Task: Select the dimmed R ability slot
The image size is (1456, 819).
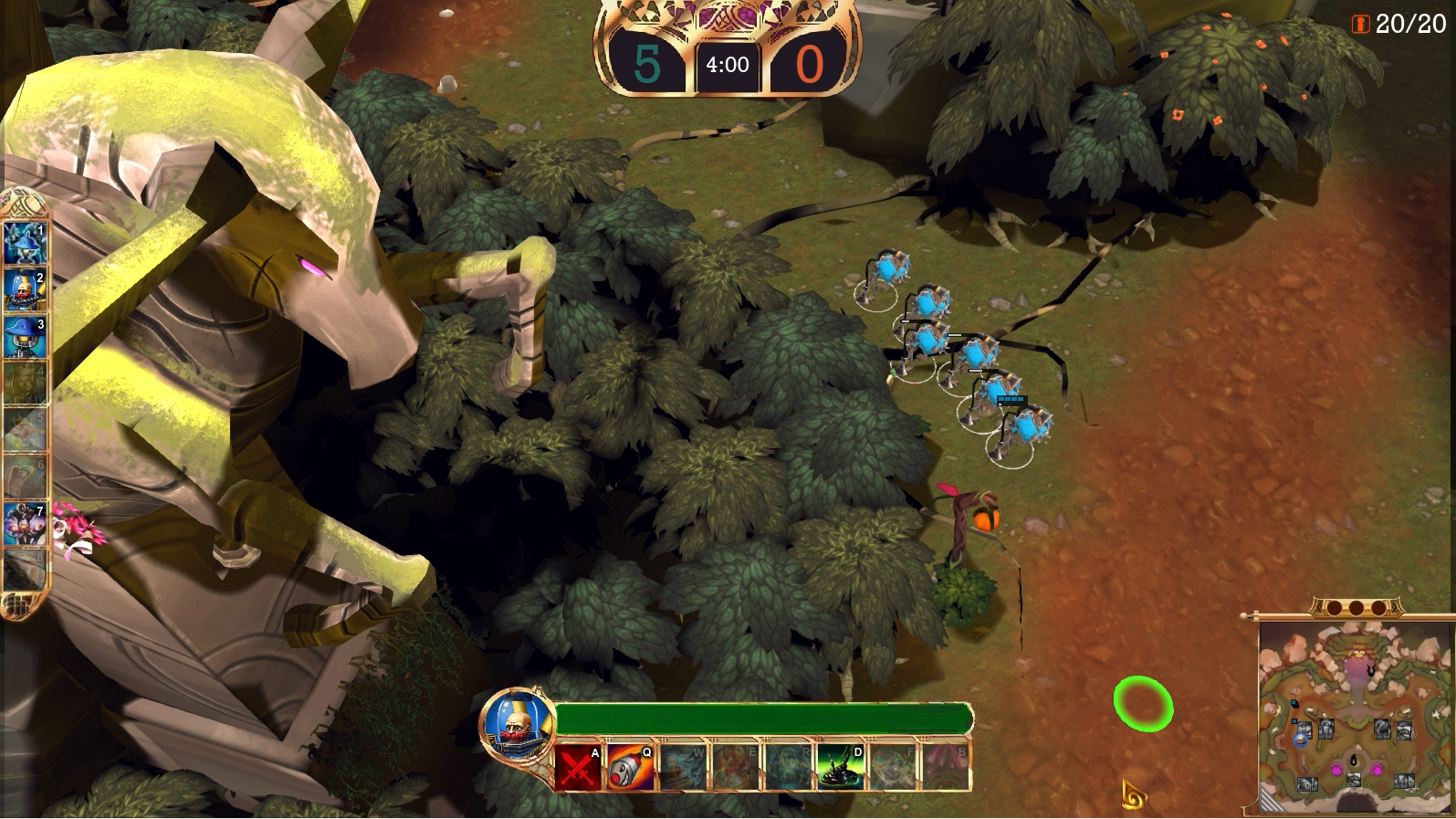Action: [x=789, y=767]
